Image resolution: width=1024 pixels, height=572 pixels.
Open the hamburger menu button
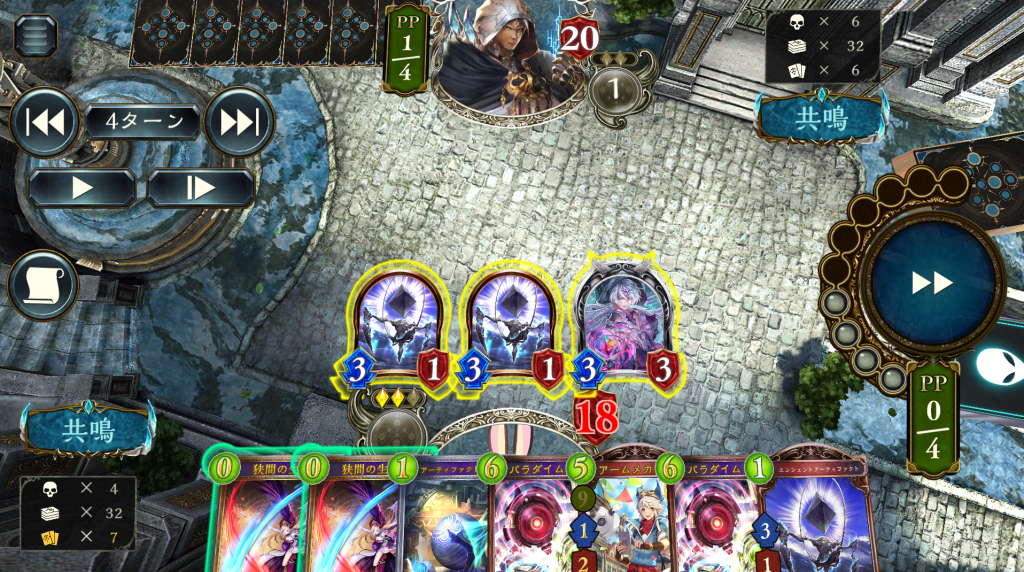[35, 36]
